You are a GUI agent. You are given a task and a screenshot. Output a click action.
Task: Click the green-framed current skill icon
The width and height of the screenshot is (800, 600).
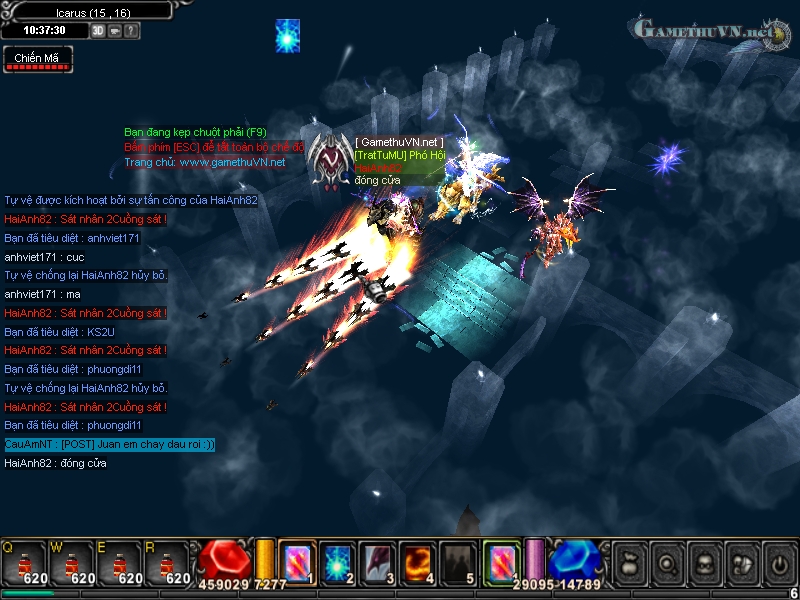click(501, 562)
